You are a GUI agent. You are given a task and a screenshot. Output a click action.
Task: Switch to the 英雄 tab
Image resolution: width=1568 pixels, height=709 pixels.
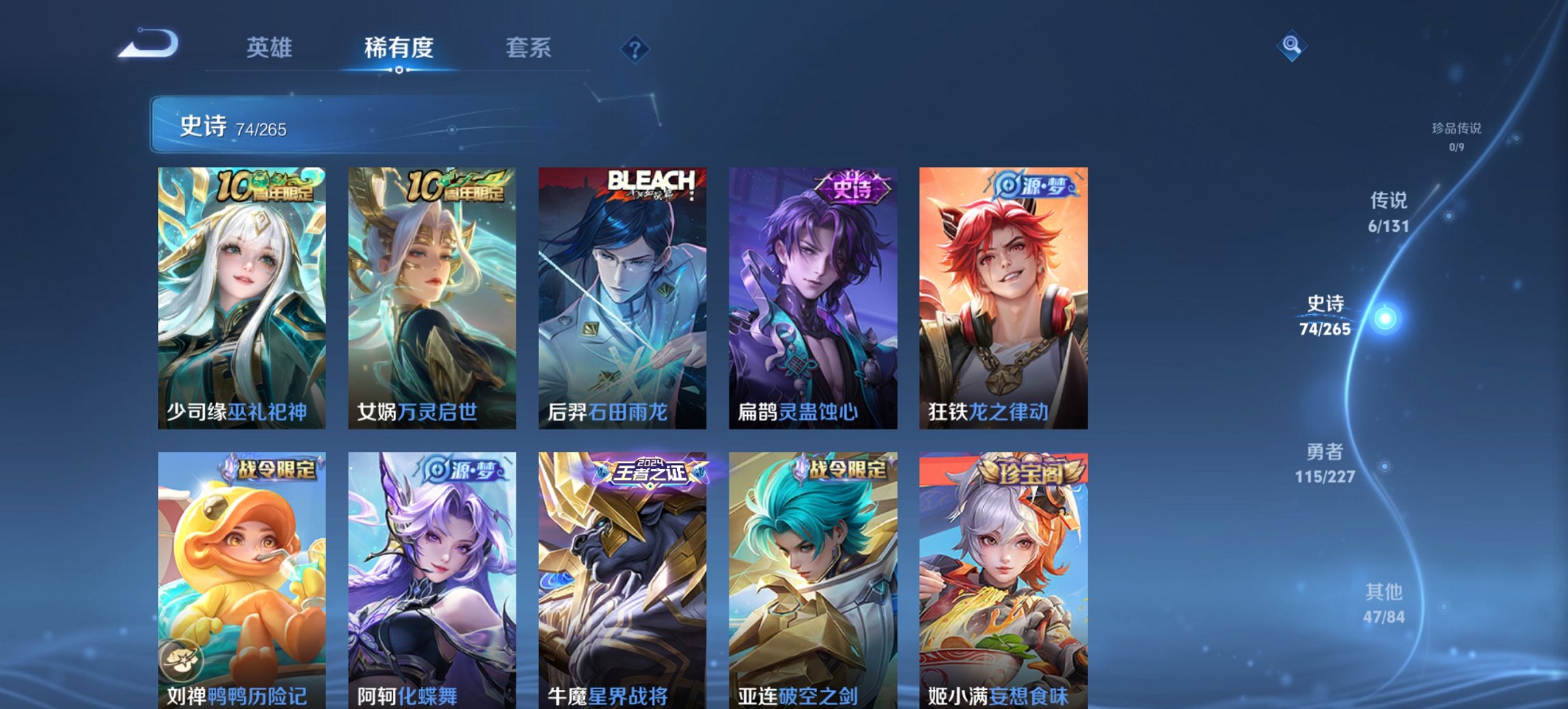[271, 48]
